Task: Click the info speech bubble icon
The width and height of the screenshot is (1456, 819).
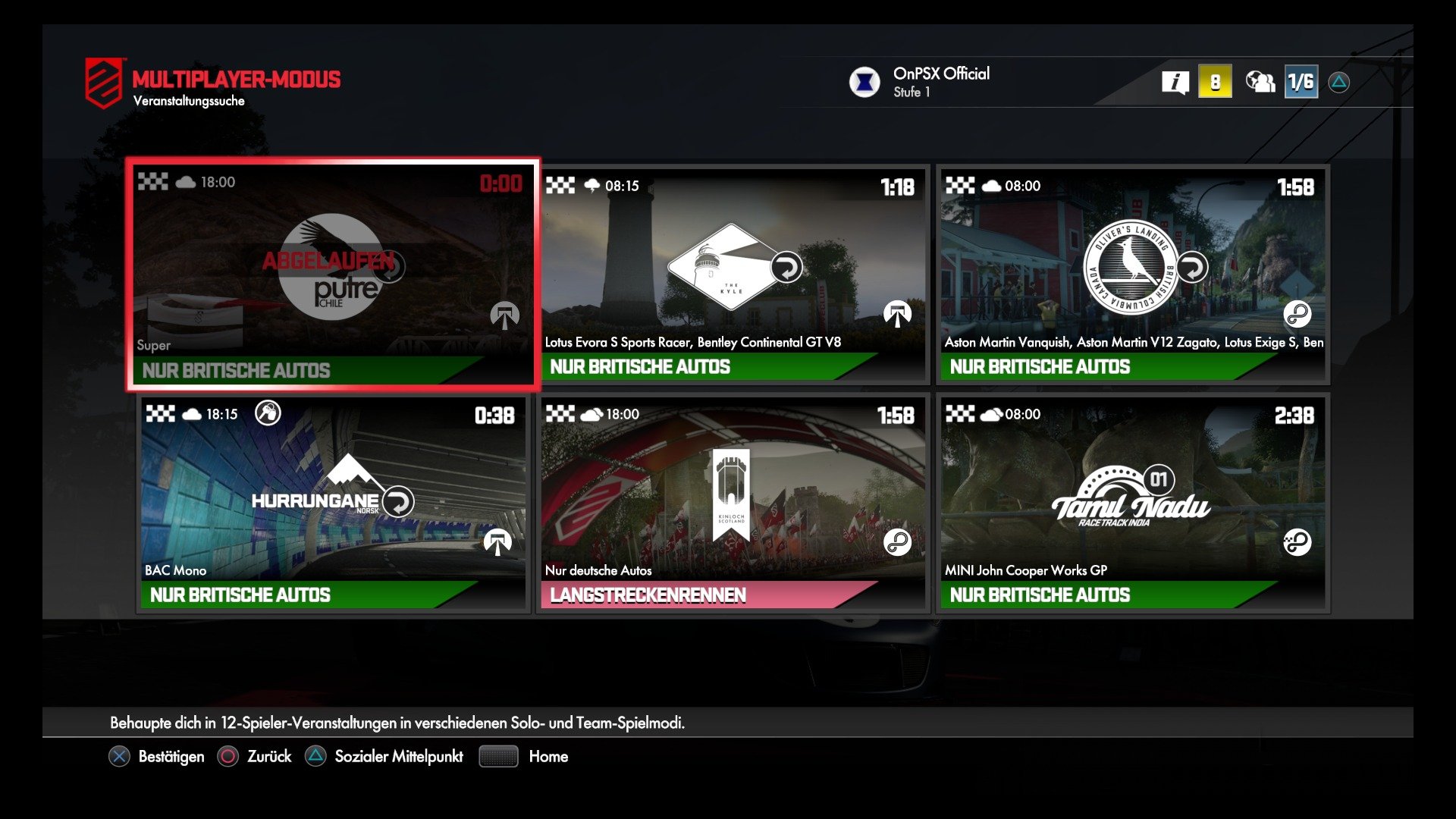Action: [x=1175, y=81]
